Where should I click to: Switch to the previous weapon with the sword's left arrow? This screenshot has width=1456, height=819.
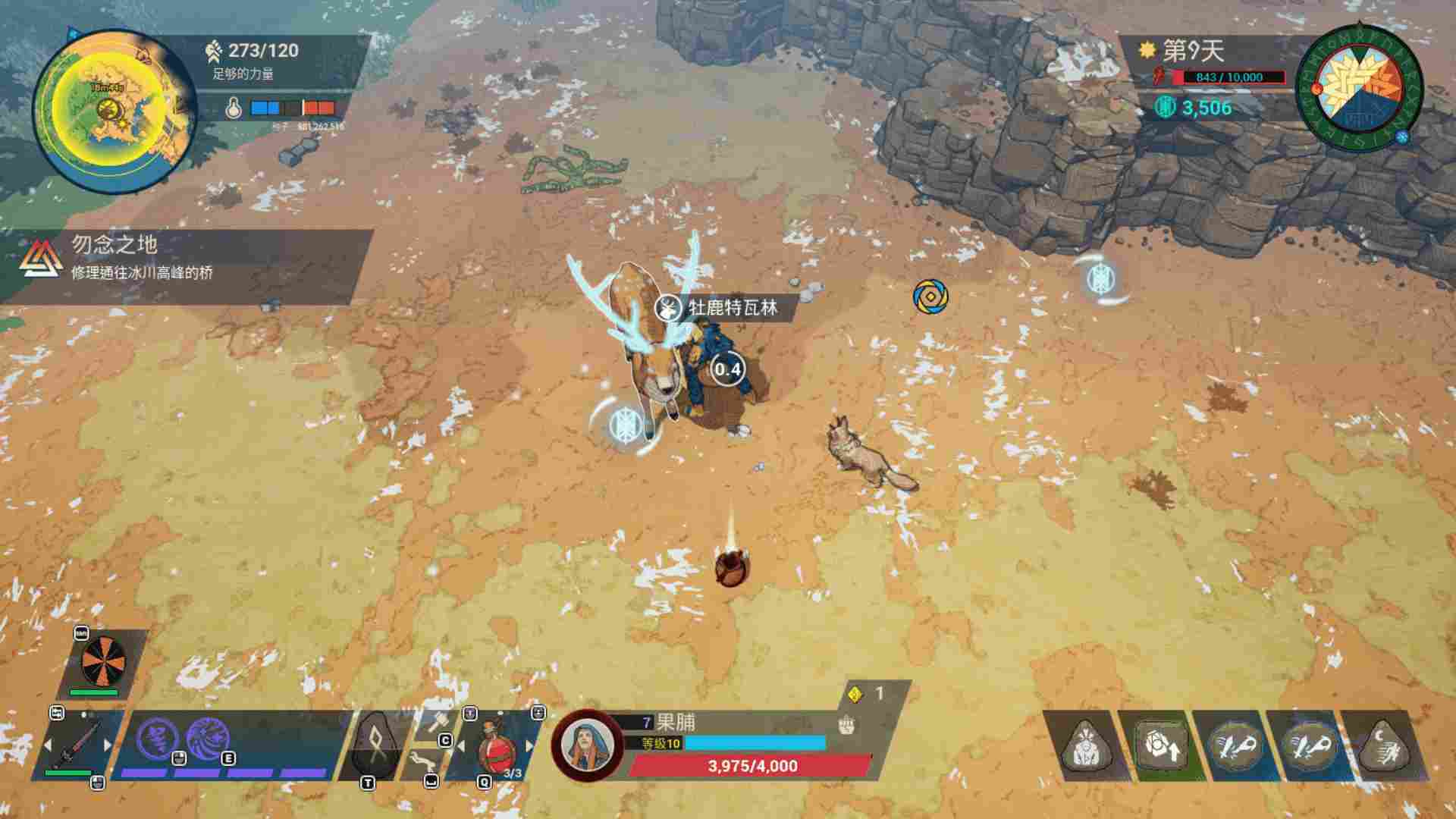tap(49, 745)
